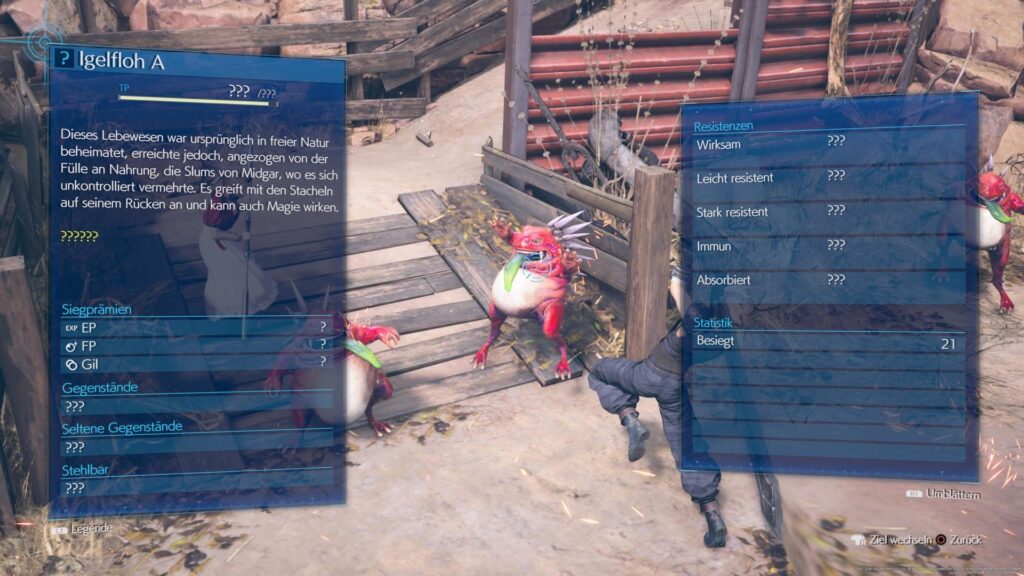Click the question mark icon beside Igelfloh A

coord(62,60)
